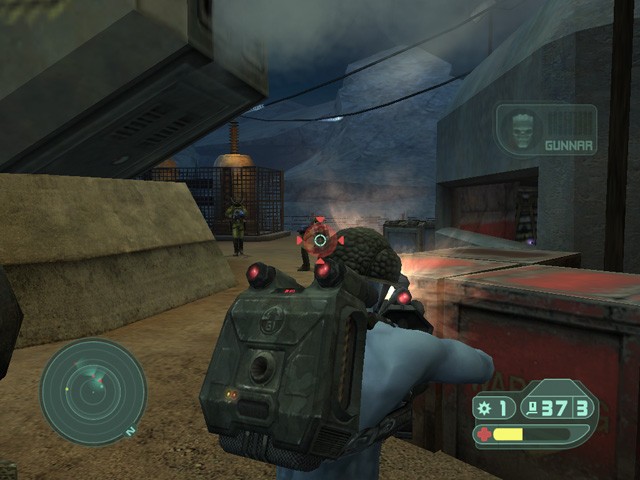Viewport: 640px width, 480px height.
Task: Select the Gunnar skull portrait
Action: tap(522, 131)
